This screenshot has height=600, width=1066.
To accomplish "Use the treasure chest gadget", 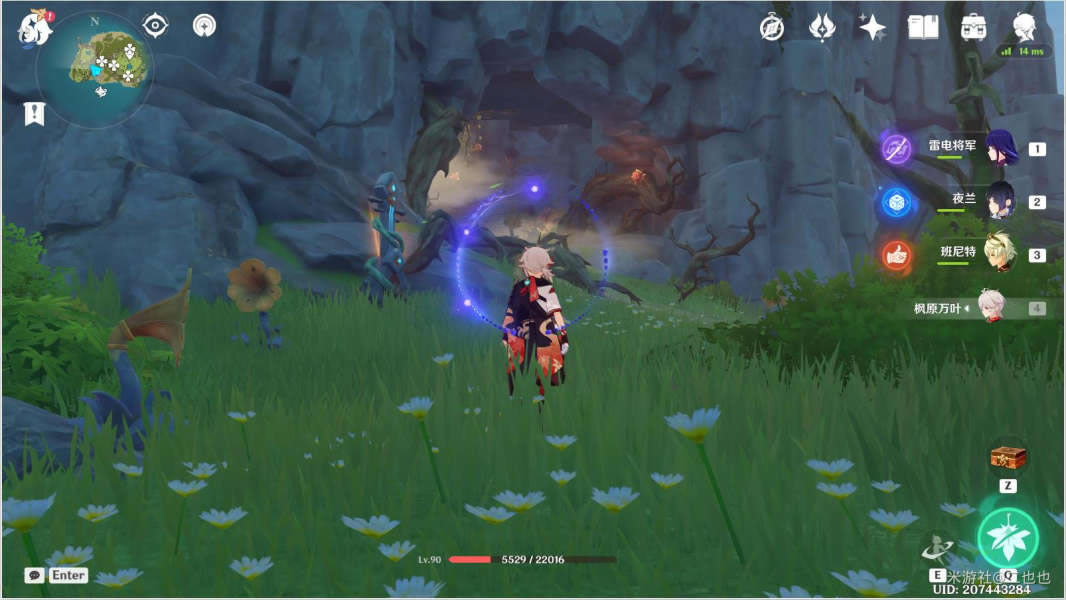I will (1007, 458).
